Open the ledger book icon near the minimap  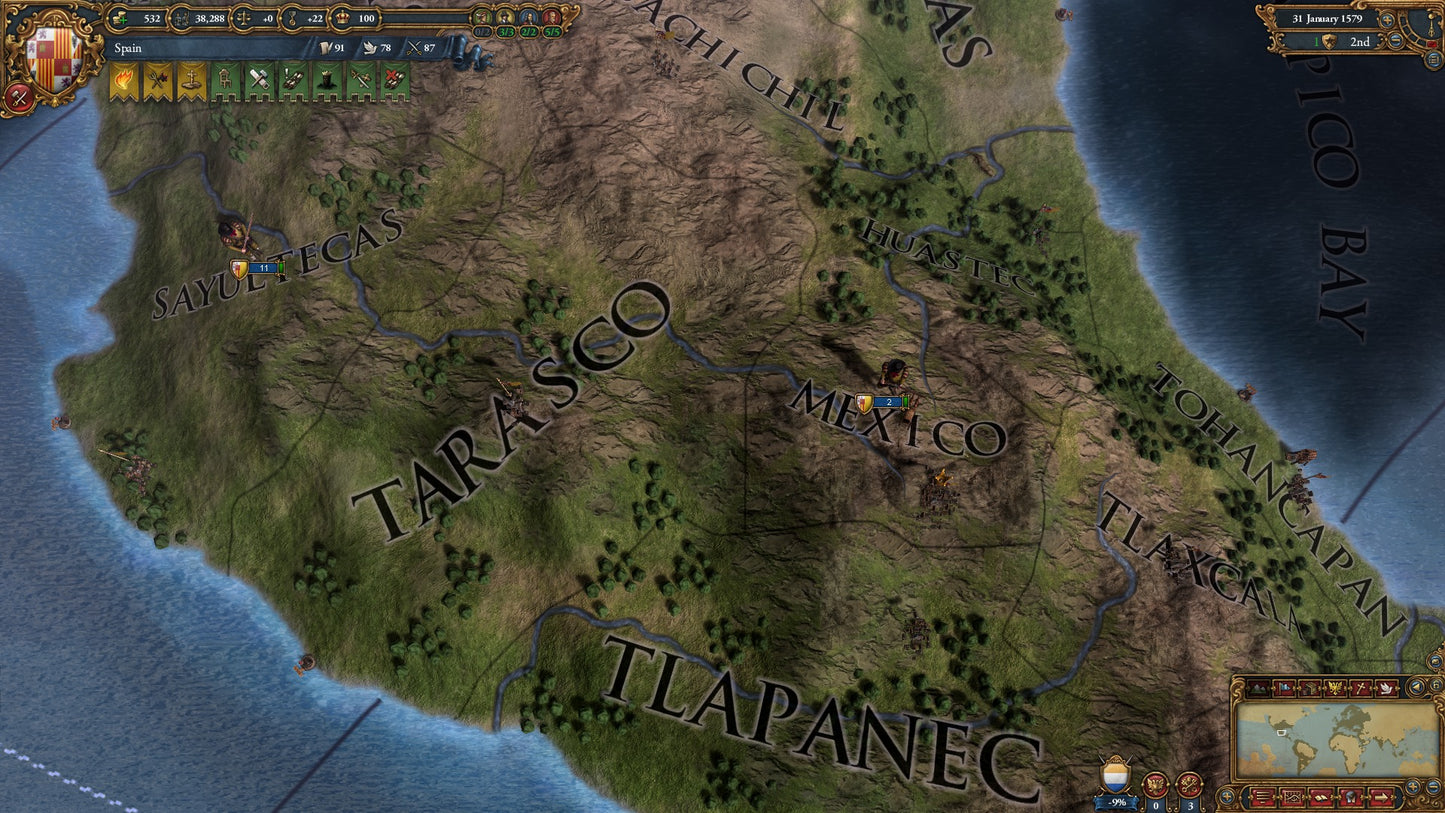coord(1320,797)
